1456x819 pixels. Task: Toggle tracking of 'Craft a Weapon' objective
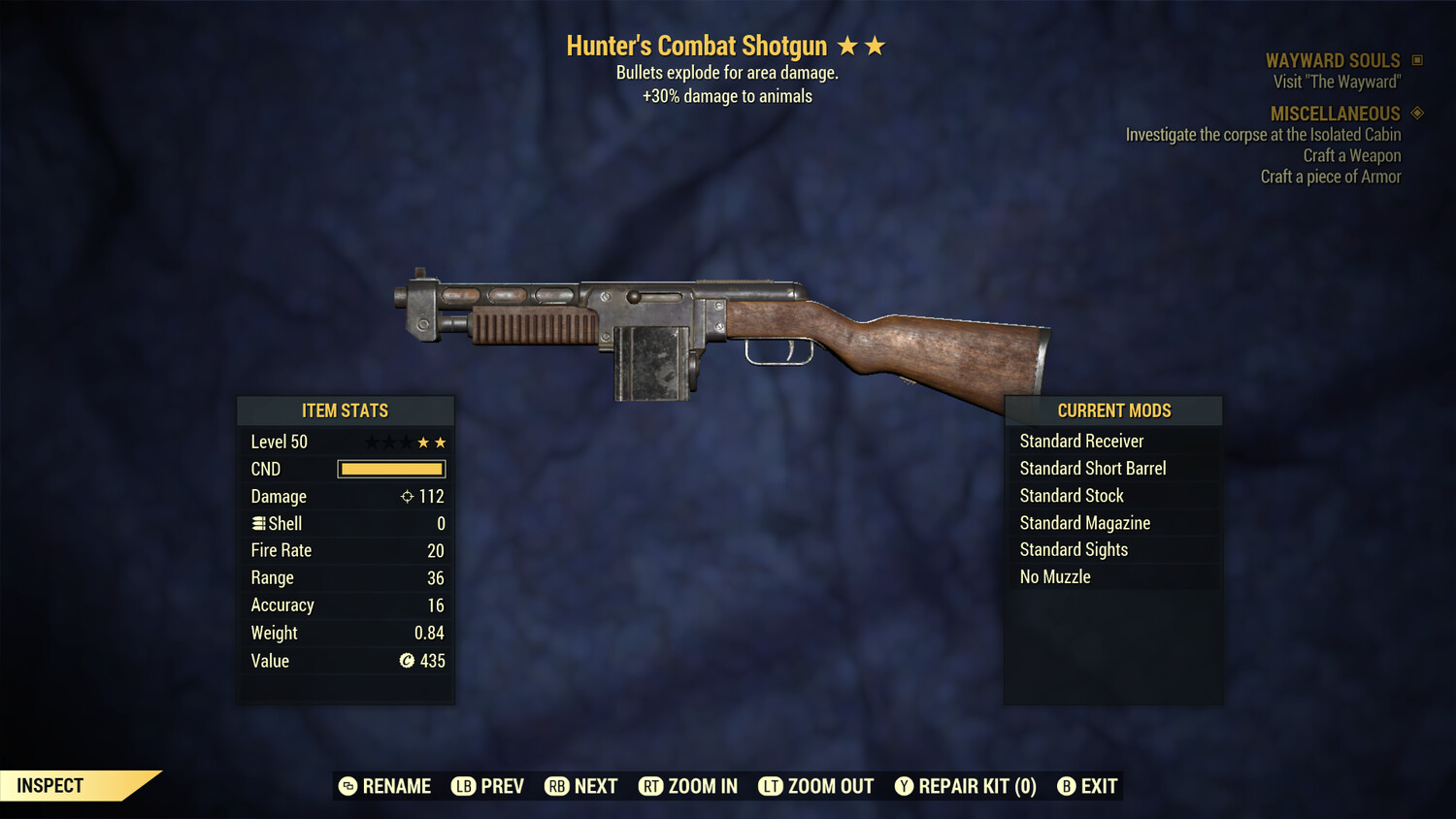tap(1351, 155)
